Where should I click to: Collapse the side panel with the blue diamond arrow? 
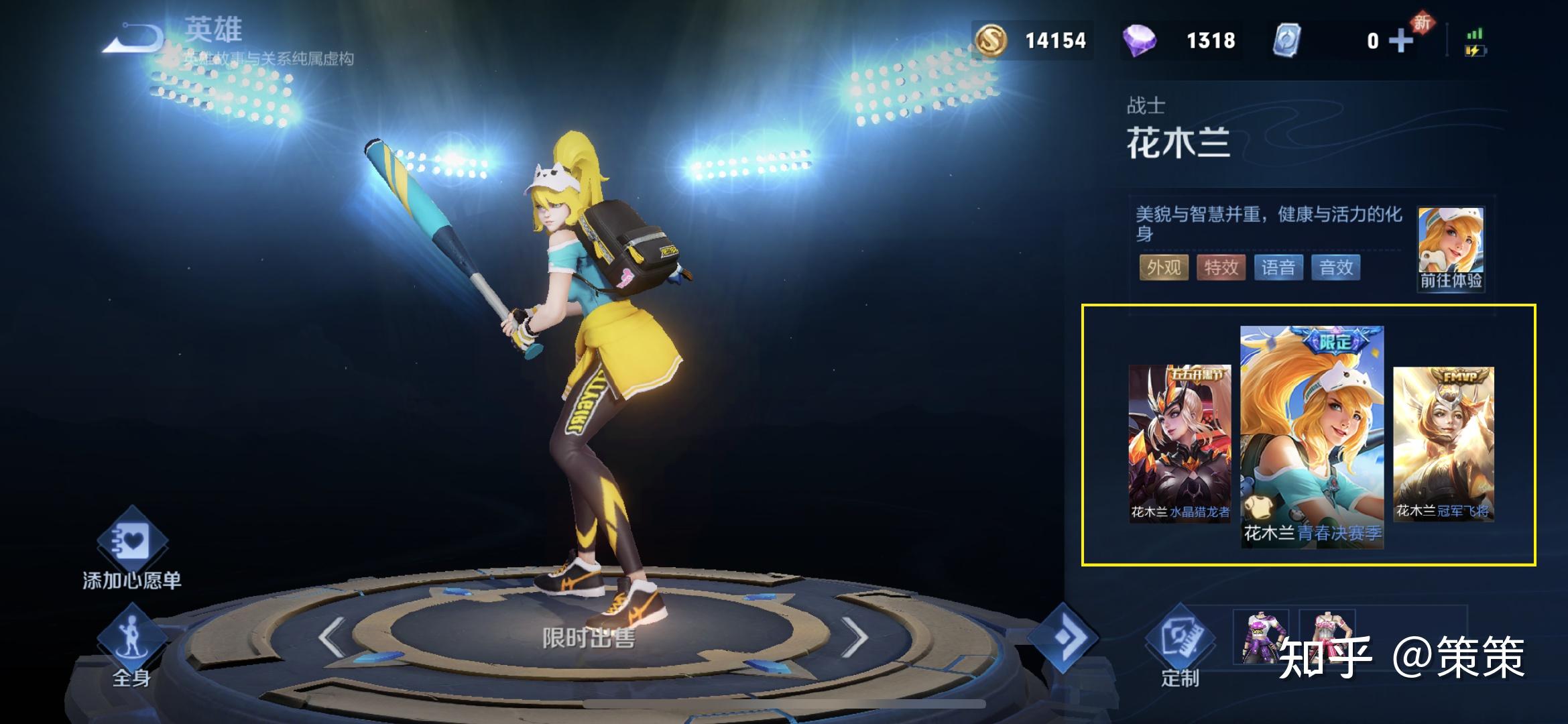[x=1063, y=637]
